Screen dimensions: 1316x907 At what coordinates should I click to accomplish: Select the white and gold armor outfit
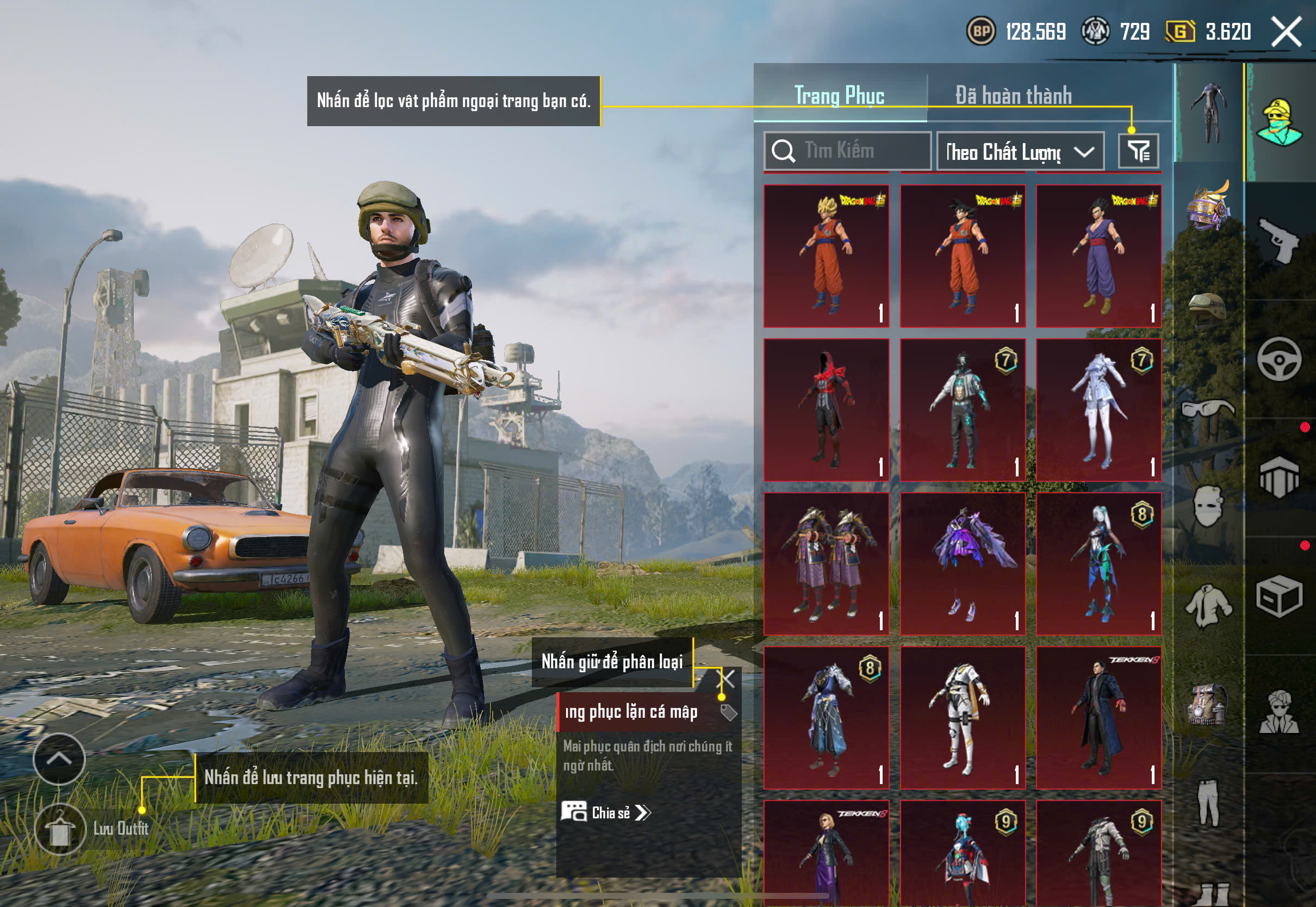[x=963, y=718]
